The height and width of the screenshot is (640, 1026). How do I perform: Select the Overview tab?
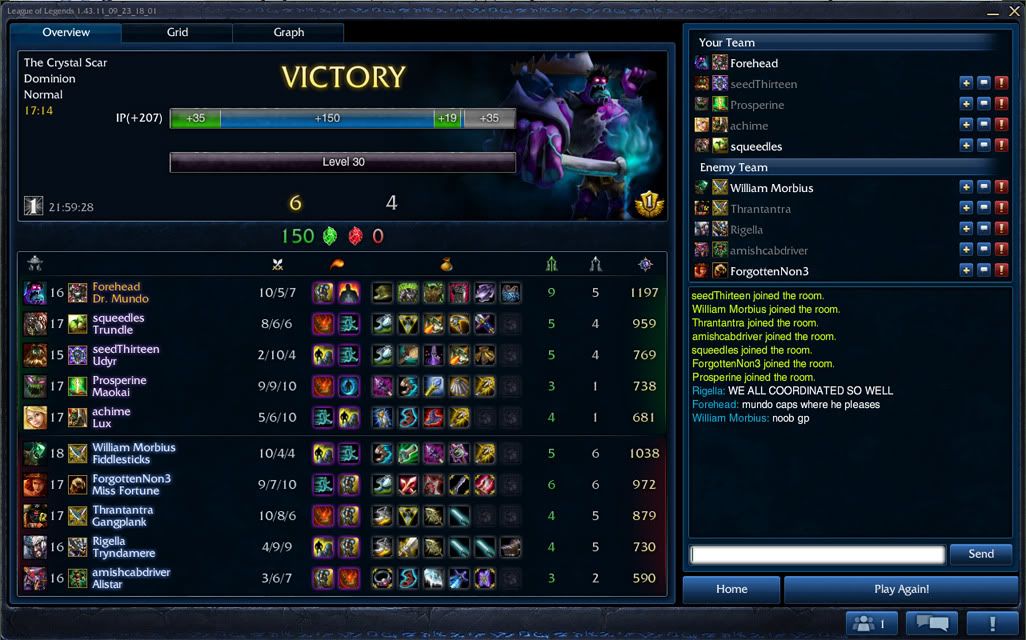66,32
